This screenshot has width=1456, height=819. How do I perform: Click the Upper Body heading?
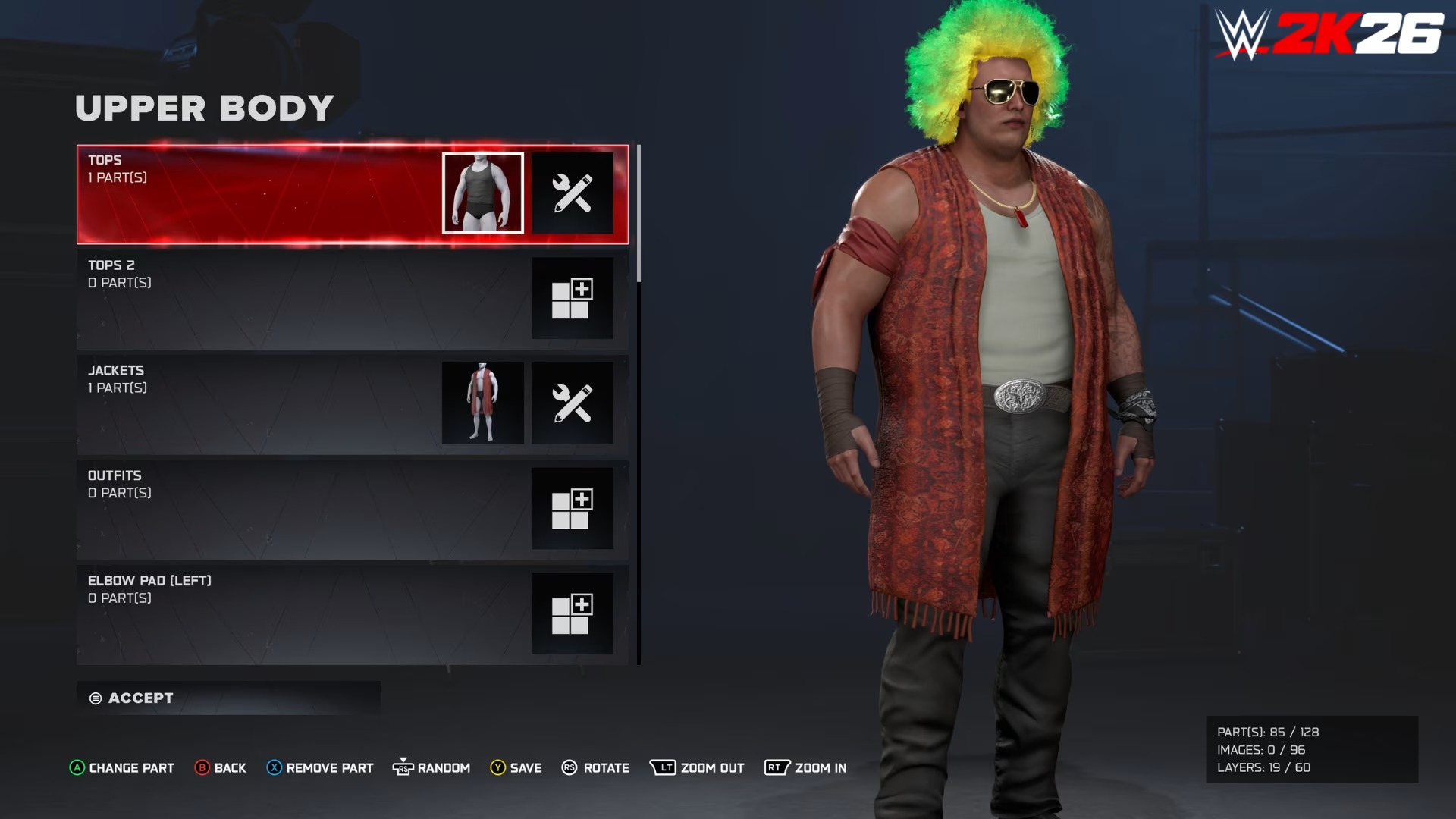tap(205, 108)
